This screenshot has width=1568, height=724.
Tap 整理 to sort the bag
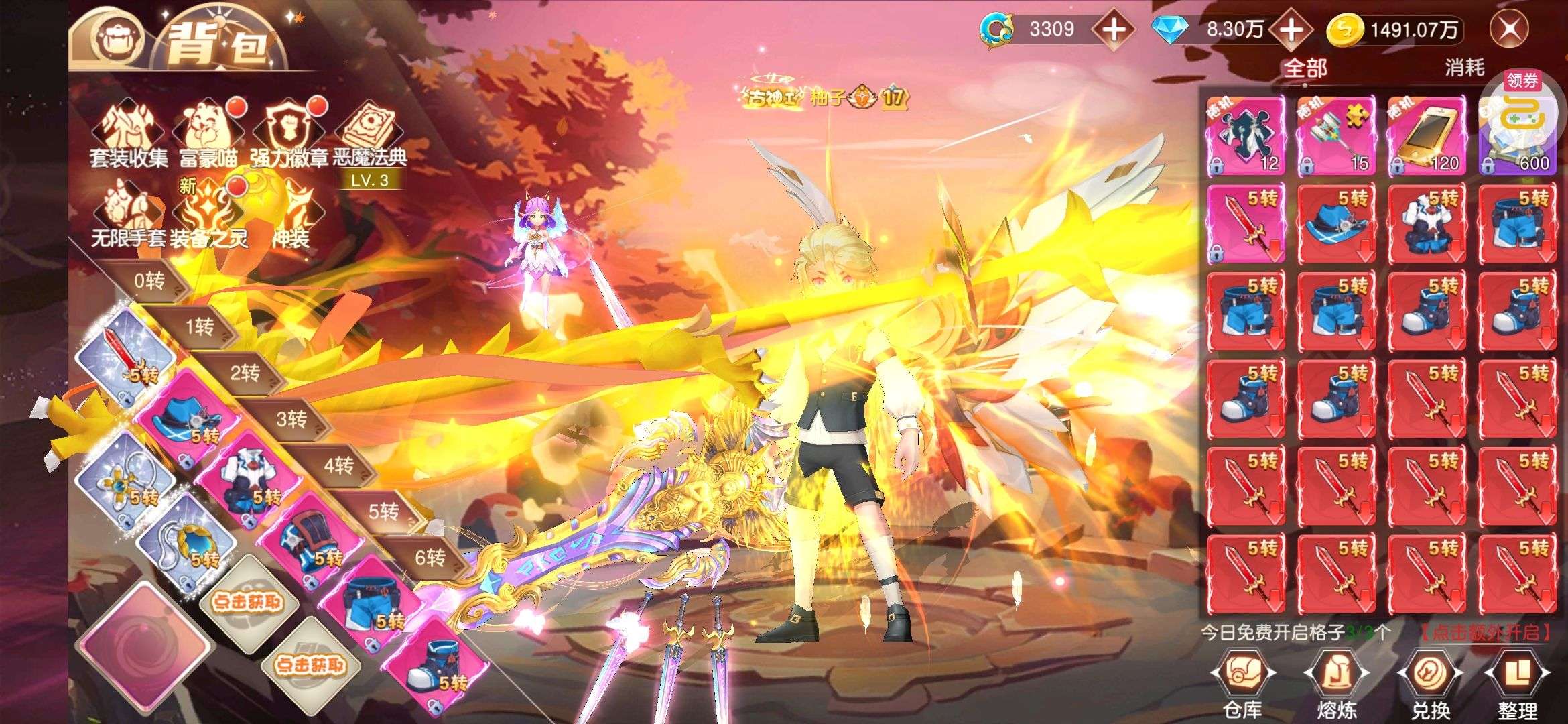[x=1517, y=685]
